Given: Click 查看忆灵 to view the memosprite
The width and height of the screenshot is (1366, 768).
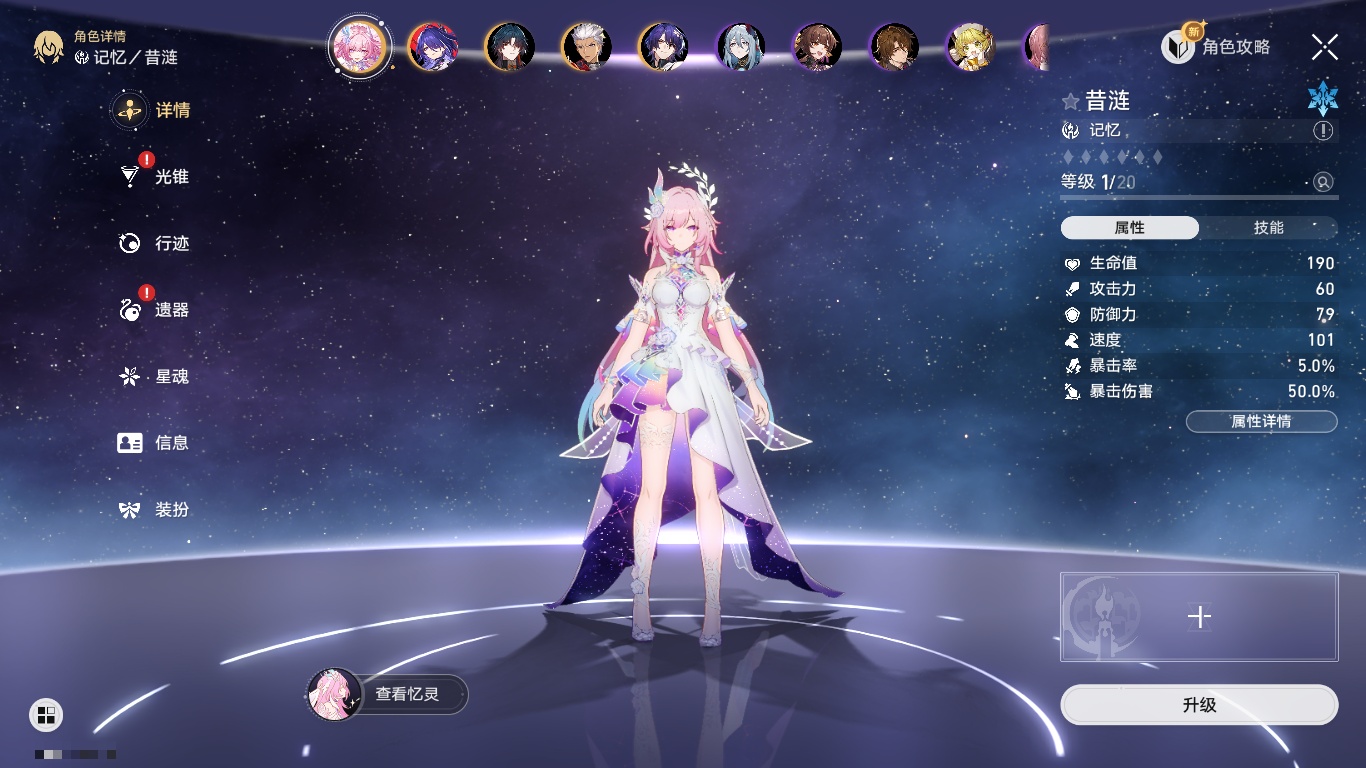Looking at the screenshot, I should click(x=388, y=694).
